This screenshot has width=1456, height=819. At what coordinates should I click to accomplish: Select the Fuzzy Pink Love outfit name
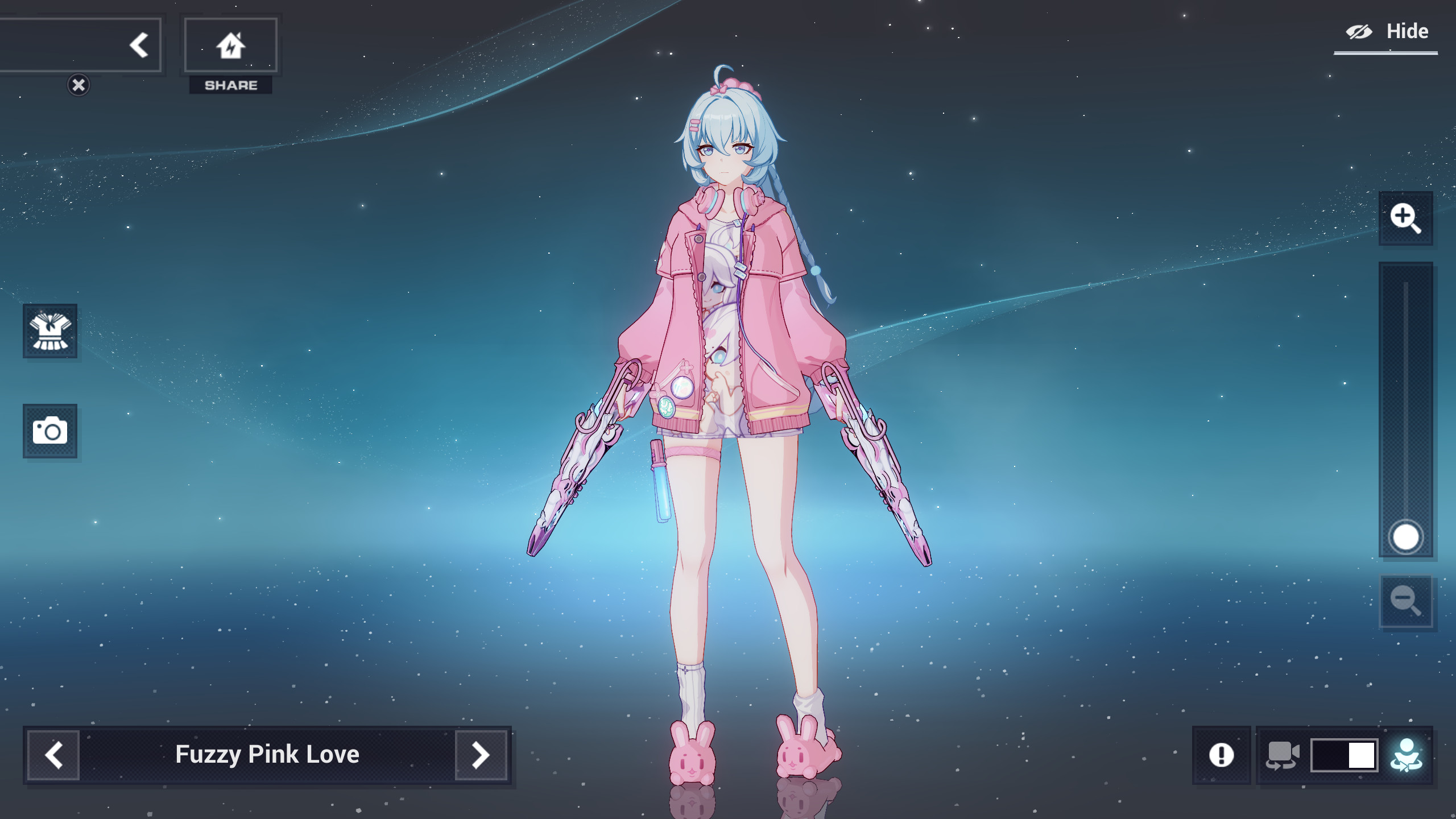click(267, 755)
